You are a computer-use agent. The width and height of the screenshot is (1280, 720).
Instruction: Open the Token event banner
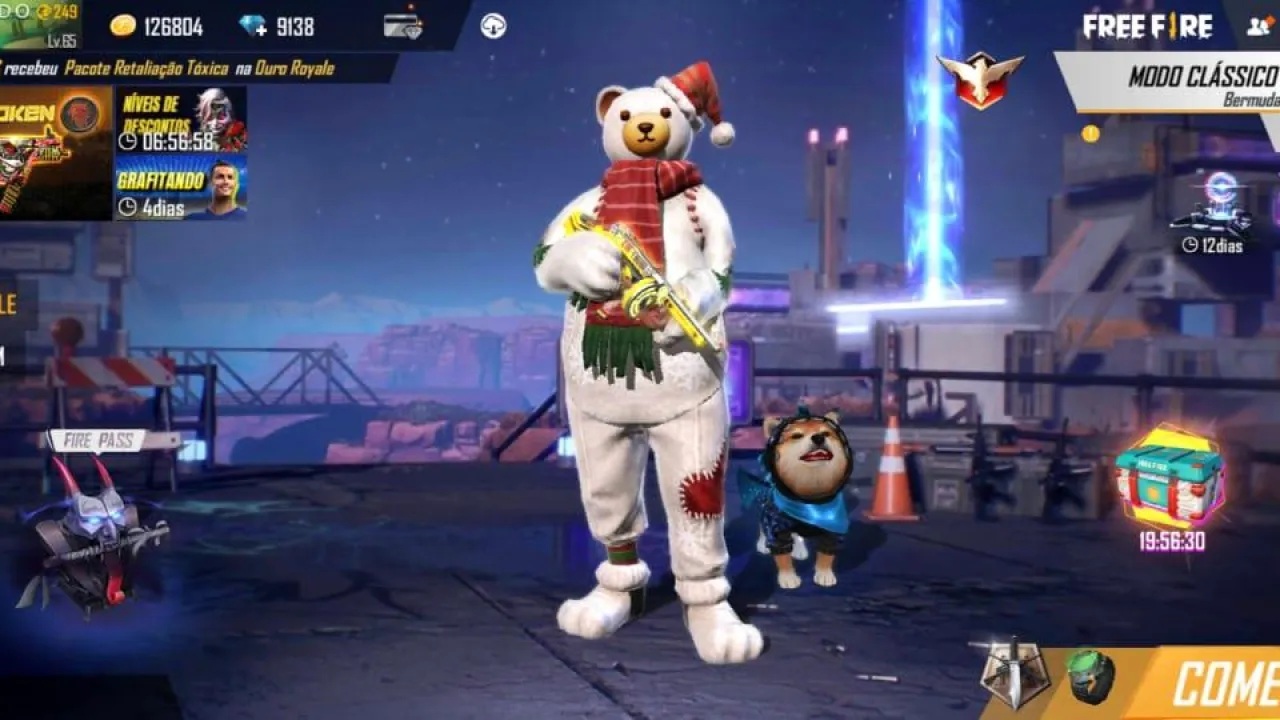[x=55, y=152]
